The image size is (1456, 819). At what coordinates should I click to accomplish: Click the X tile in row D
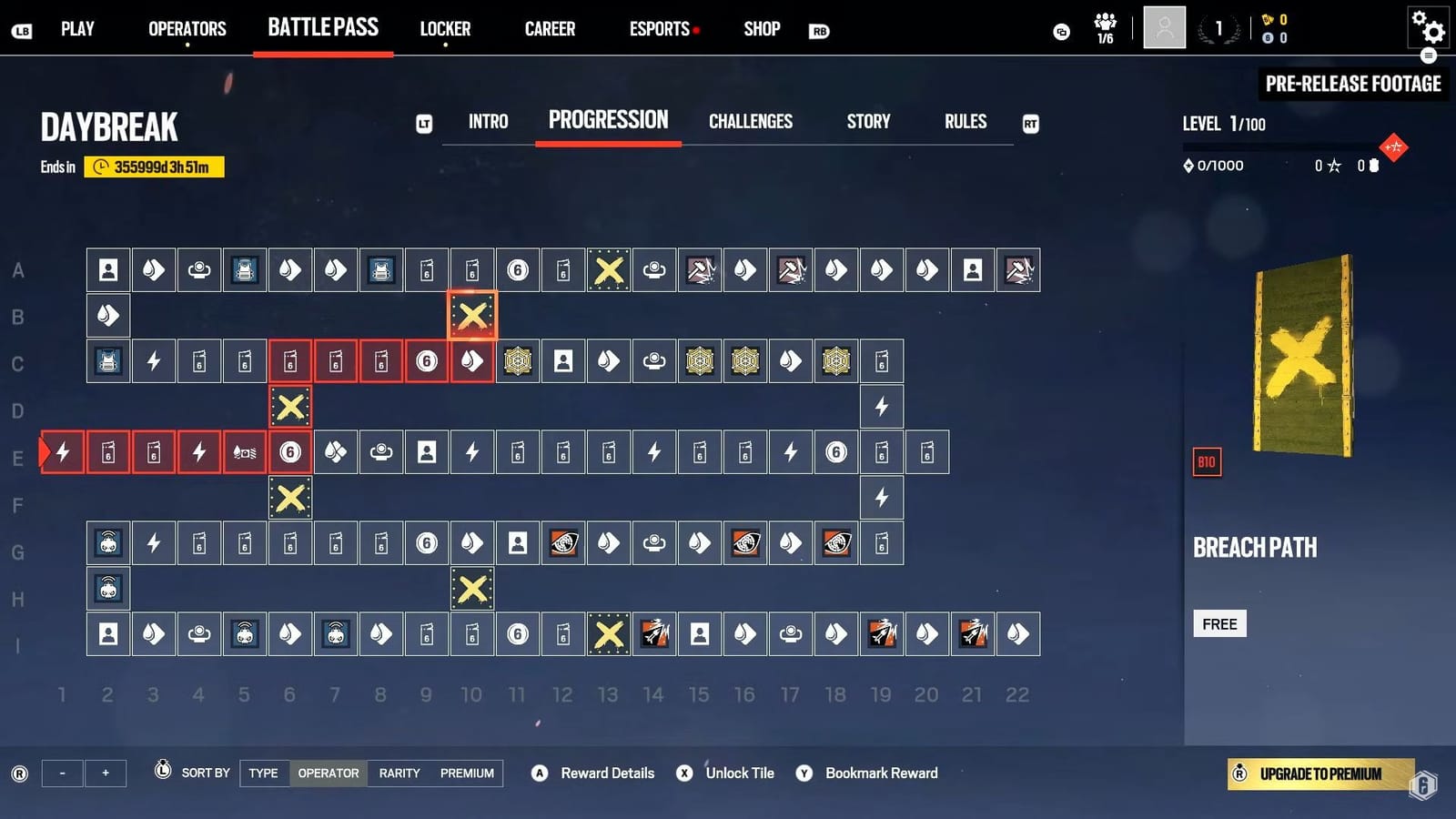tap(290, 407)
